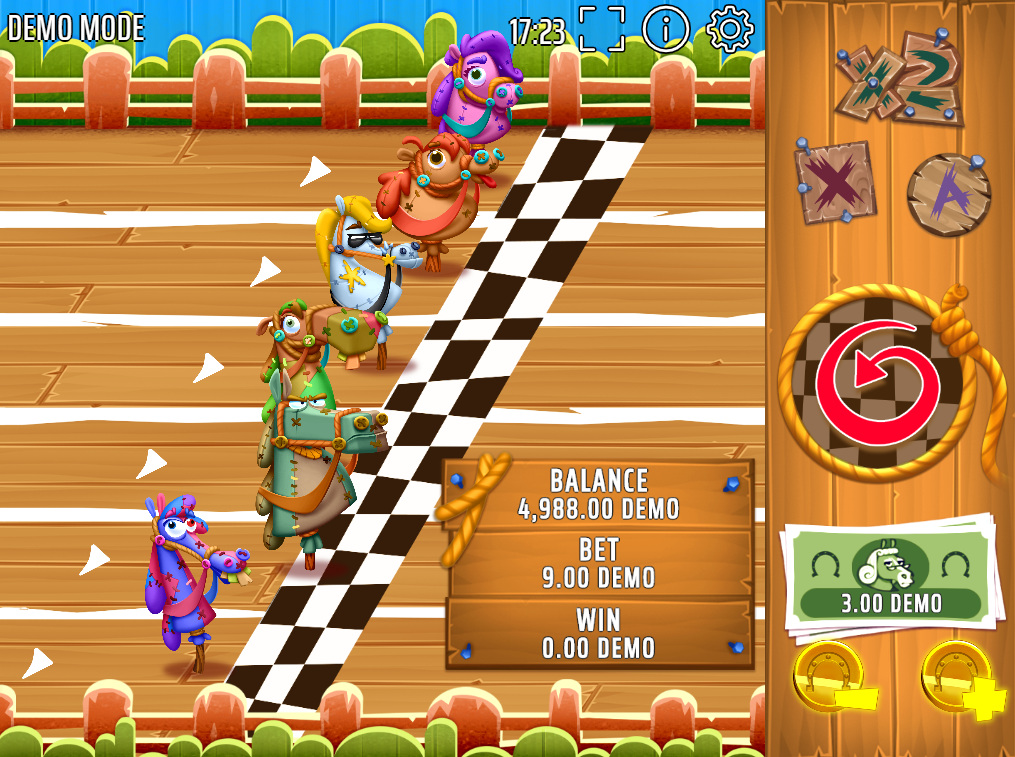Viewport: 1015px width, 757px height.
Task: Select the round A sign
Action: 948,193
